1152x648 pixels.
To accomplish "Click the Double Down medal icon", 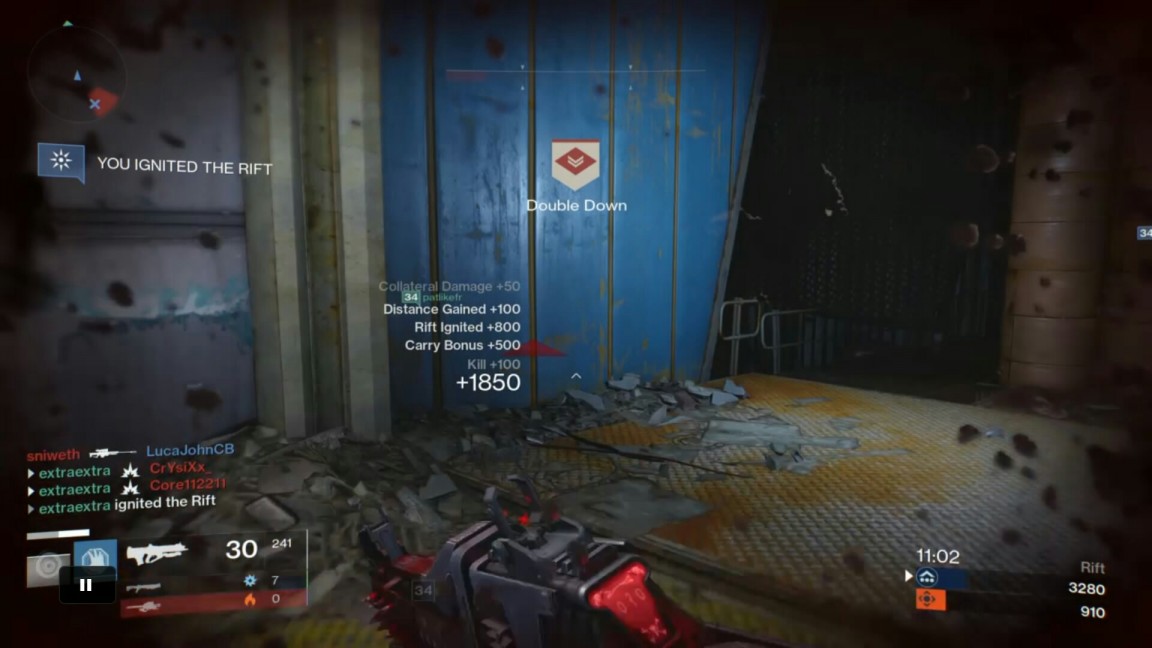I will coord(575,164).
